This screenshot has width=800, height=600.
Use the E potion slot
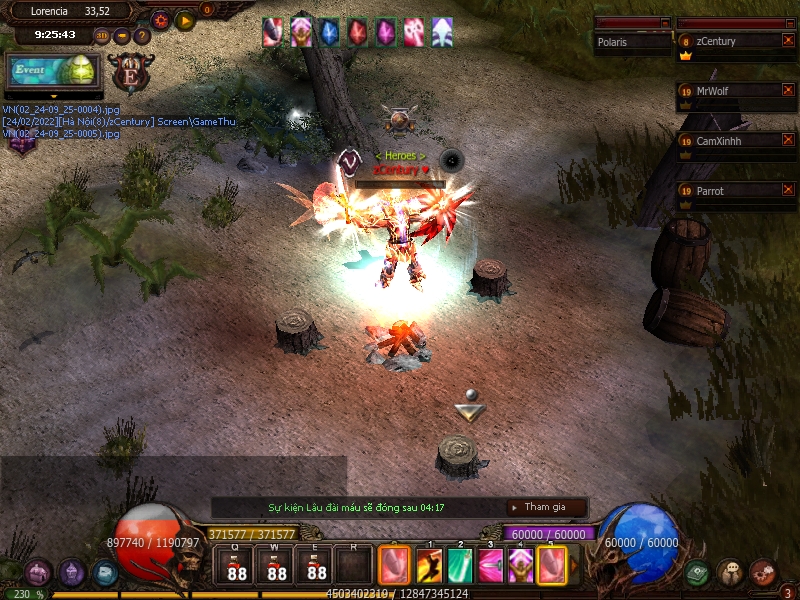(x=316, y=565)
